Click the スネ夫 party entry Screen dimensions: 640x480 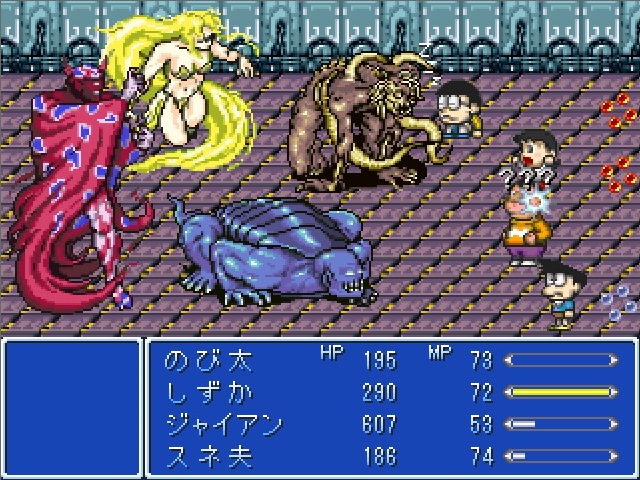click(x=198, y=456)
